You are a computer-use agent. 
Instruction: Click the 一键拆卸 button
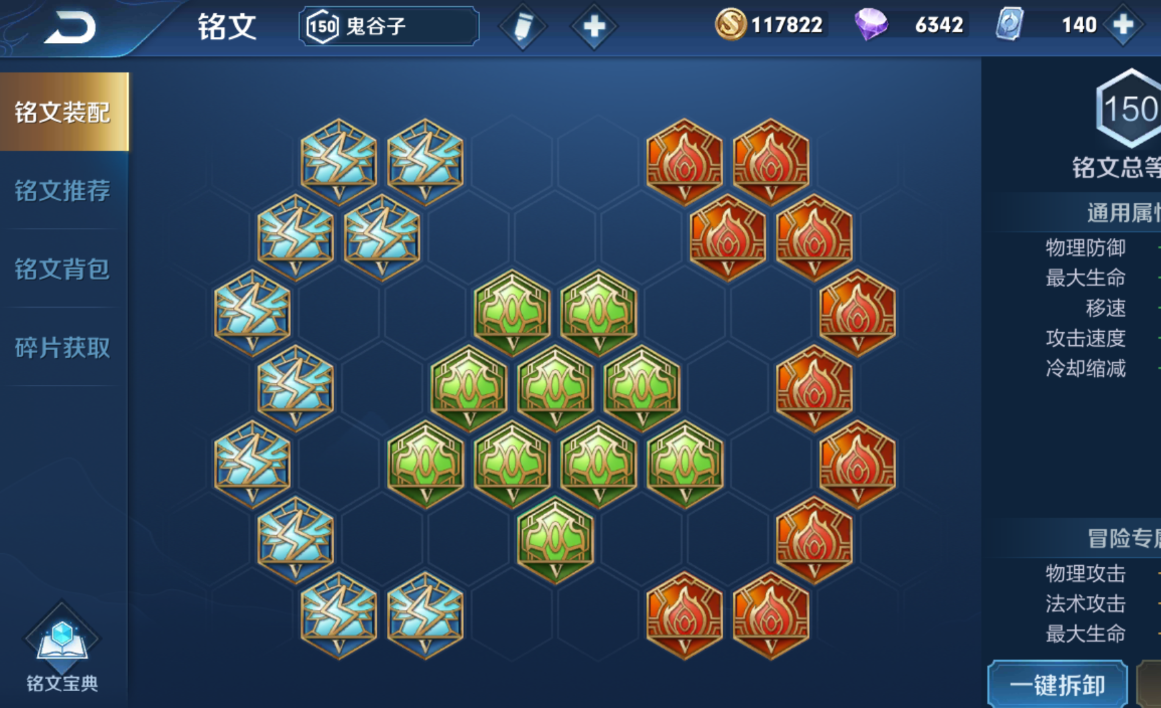[x=1057, y=685]
